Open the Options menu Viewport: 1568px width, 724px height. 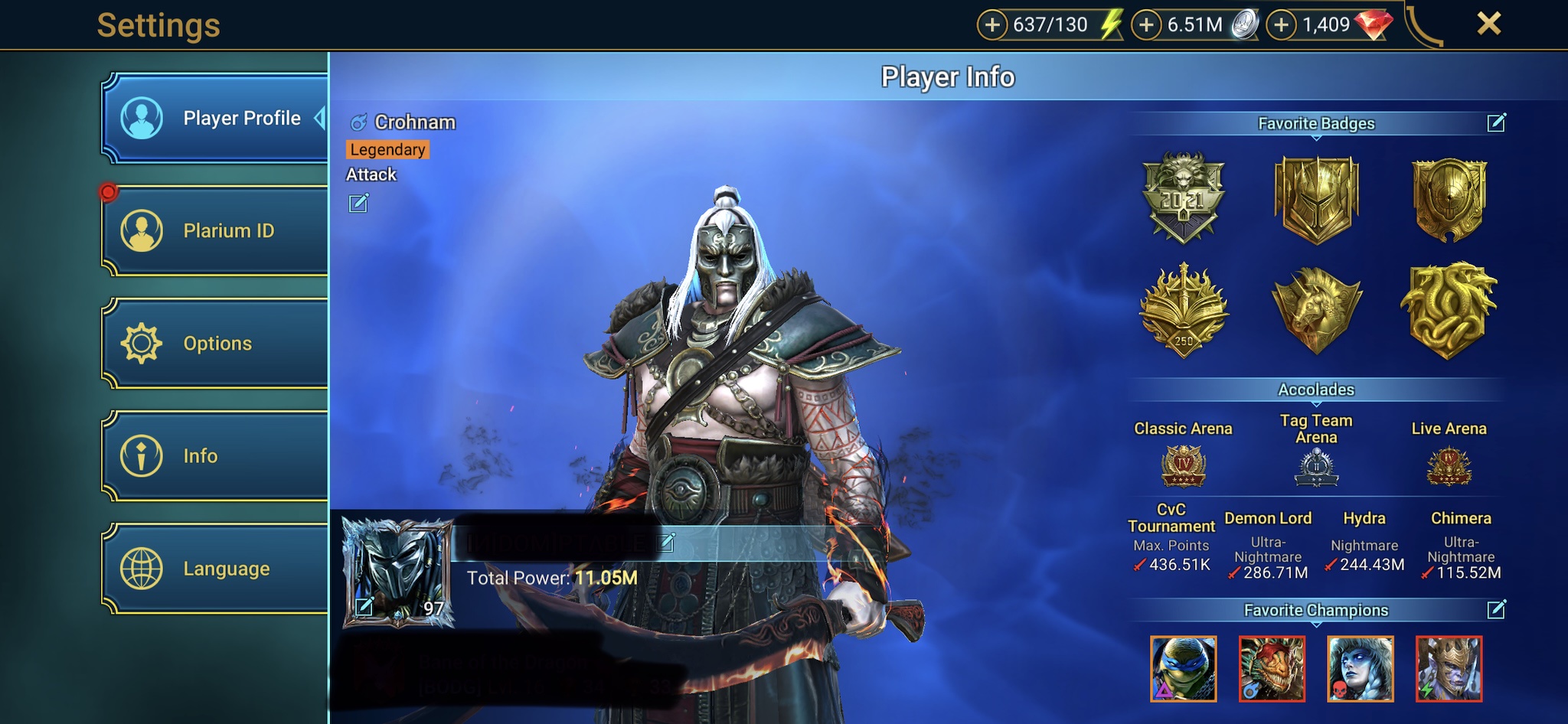pyautogui.click(x=215, y=344)
